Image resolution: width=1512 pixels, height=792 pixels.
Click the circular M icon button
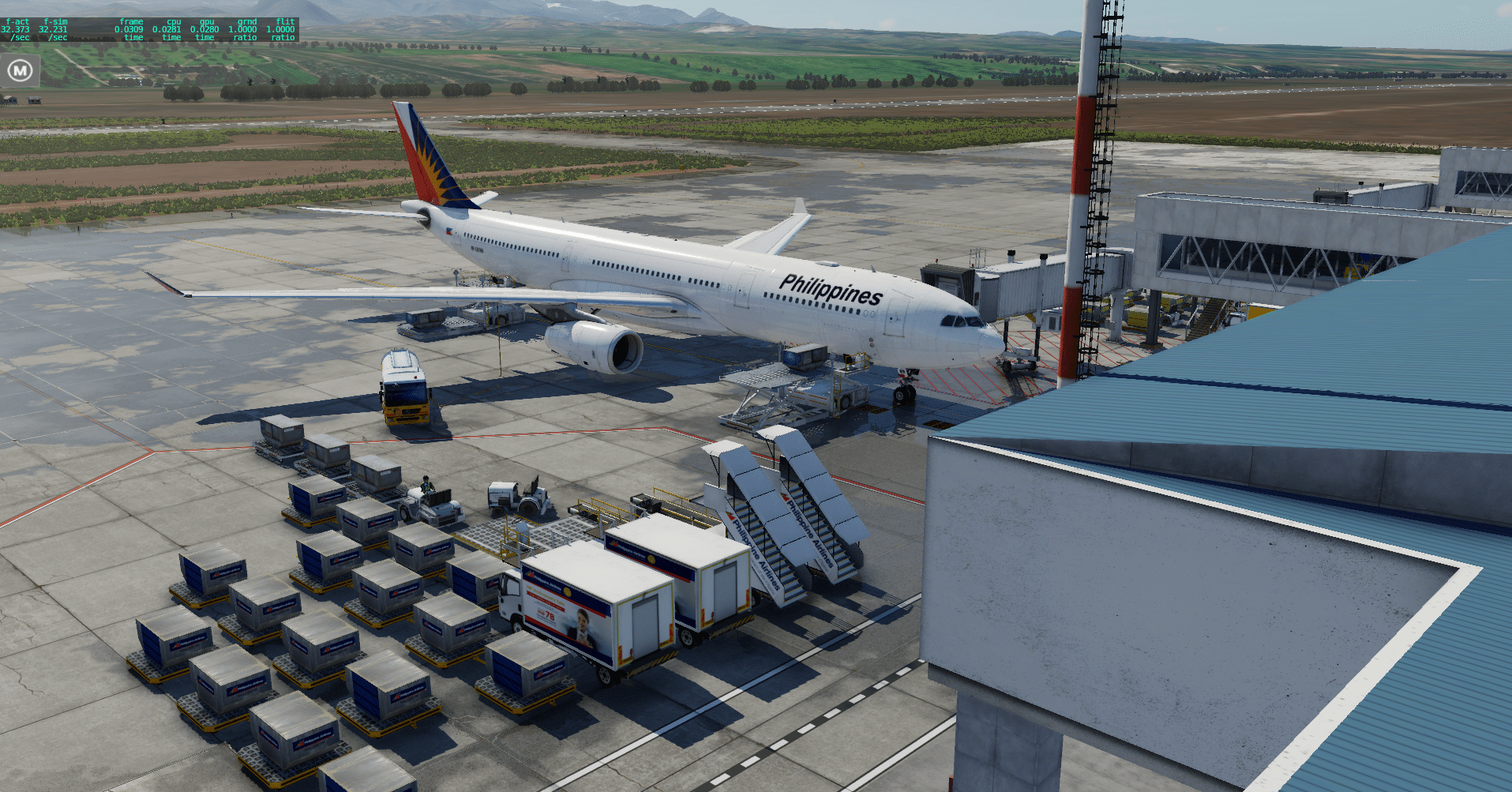[20, 71]
